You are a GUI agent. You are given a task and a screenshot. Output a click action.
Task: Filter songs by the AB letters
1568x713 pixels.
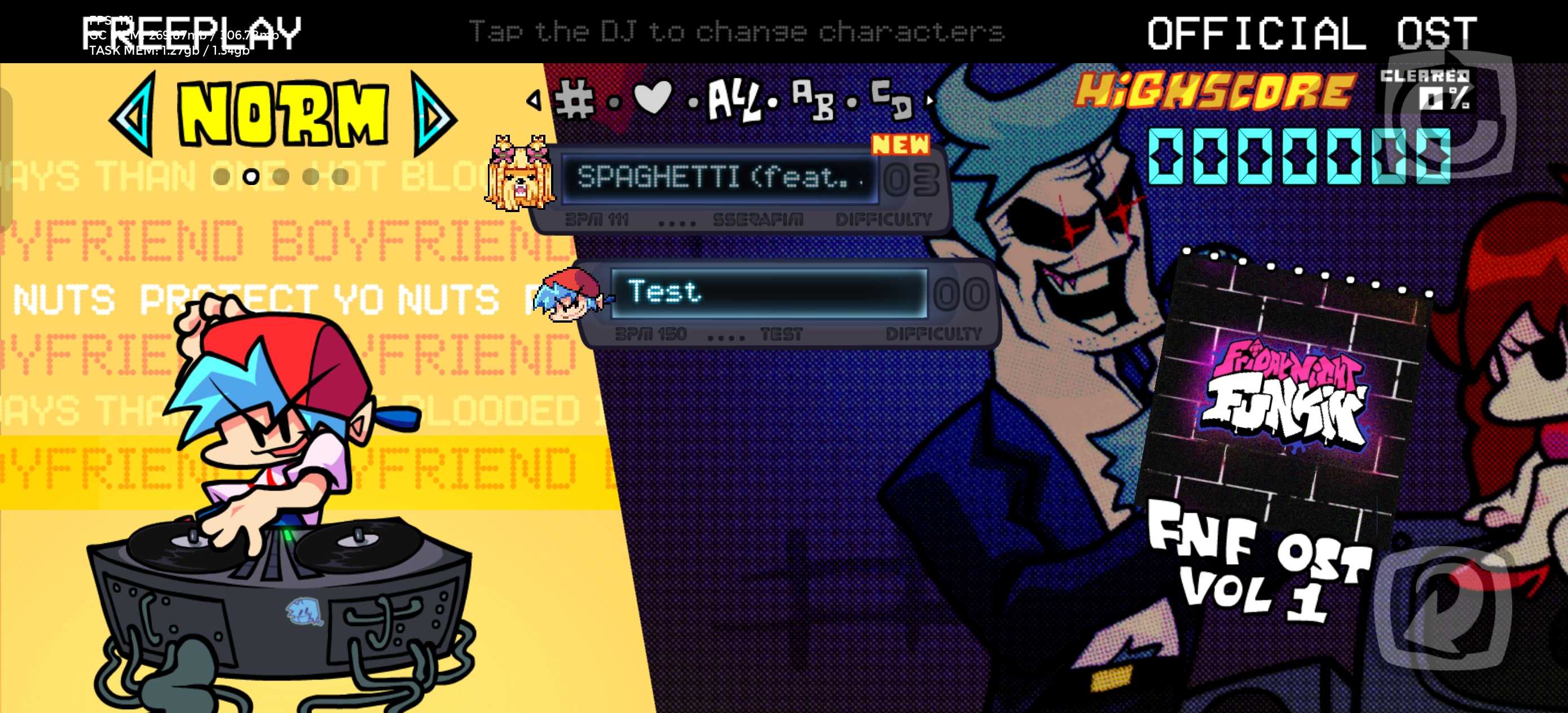click(x=812, y=99)
